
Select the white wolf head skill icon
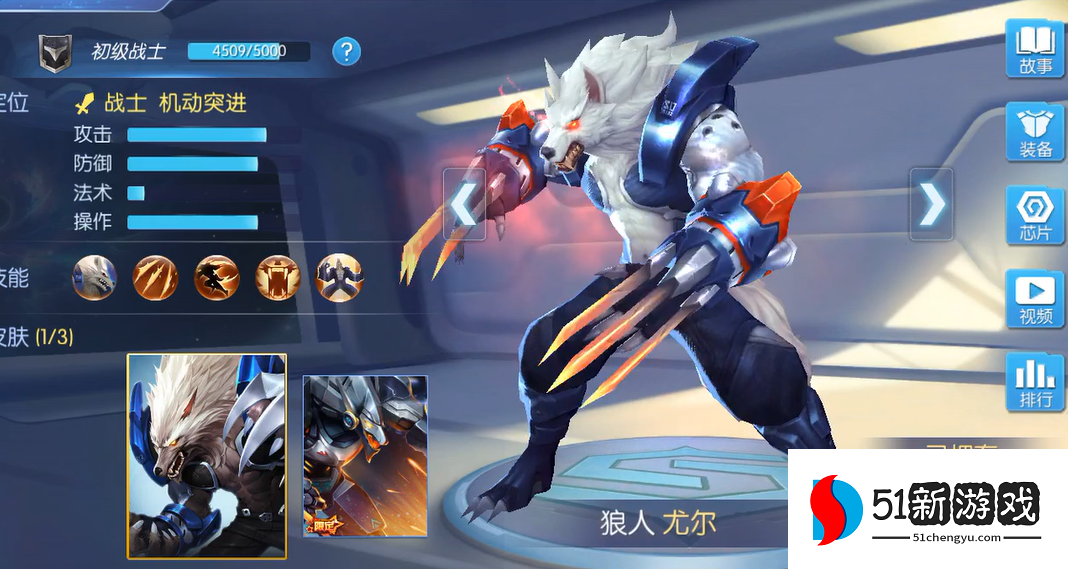[95, 277]
